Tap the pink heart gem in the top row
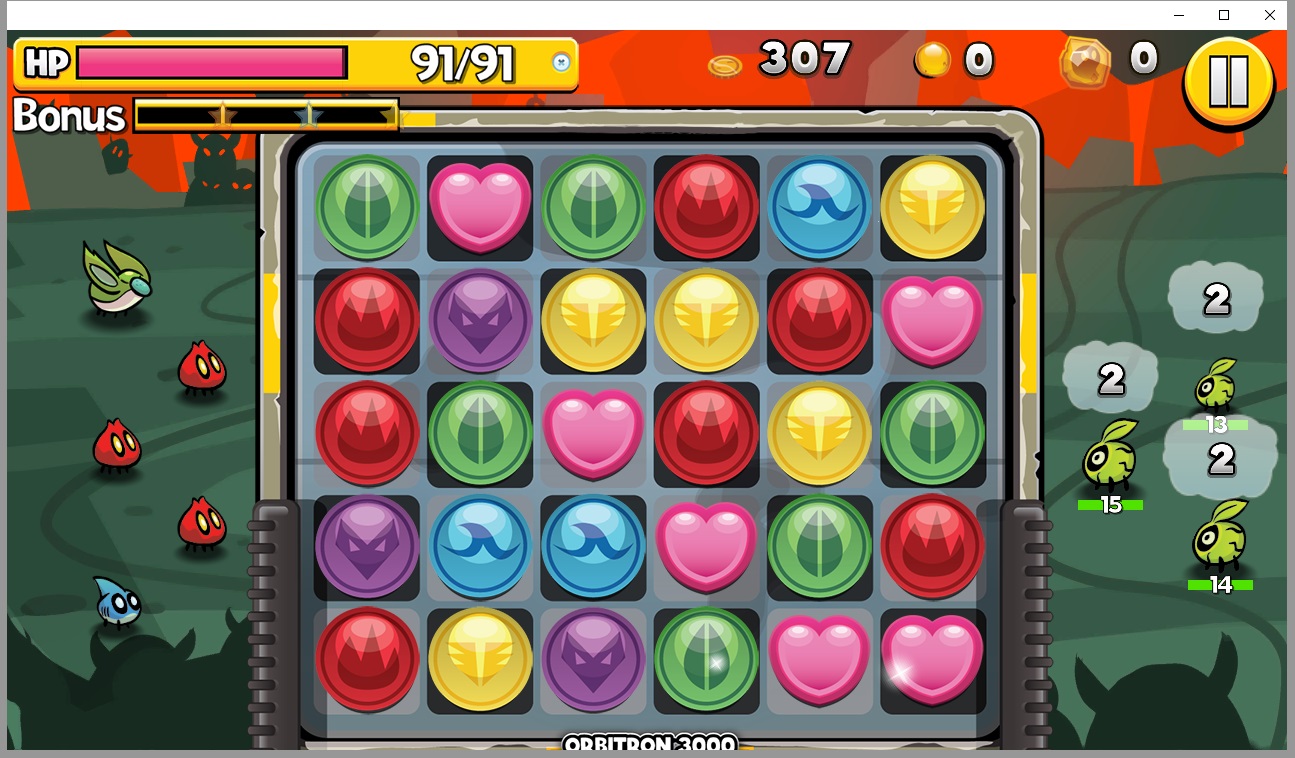Image resolution: width=1295 pixels, height=758 pixels. click(480, 205)
